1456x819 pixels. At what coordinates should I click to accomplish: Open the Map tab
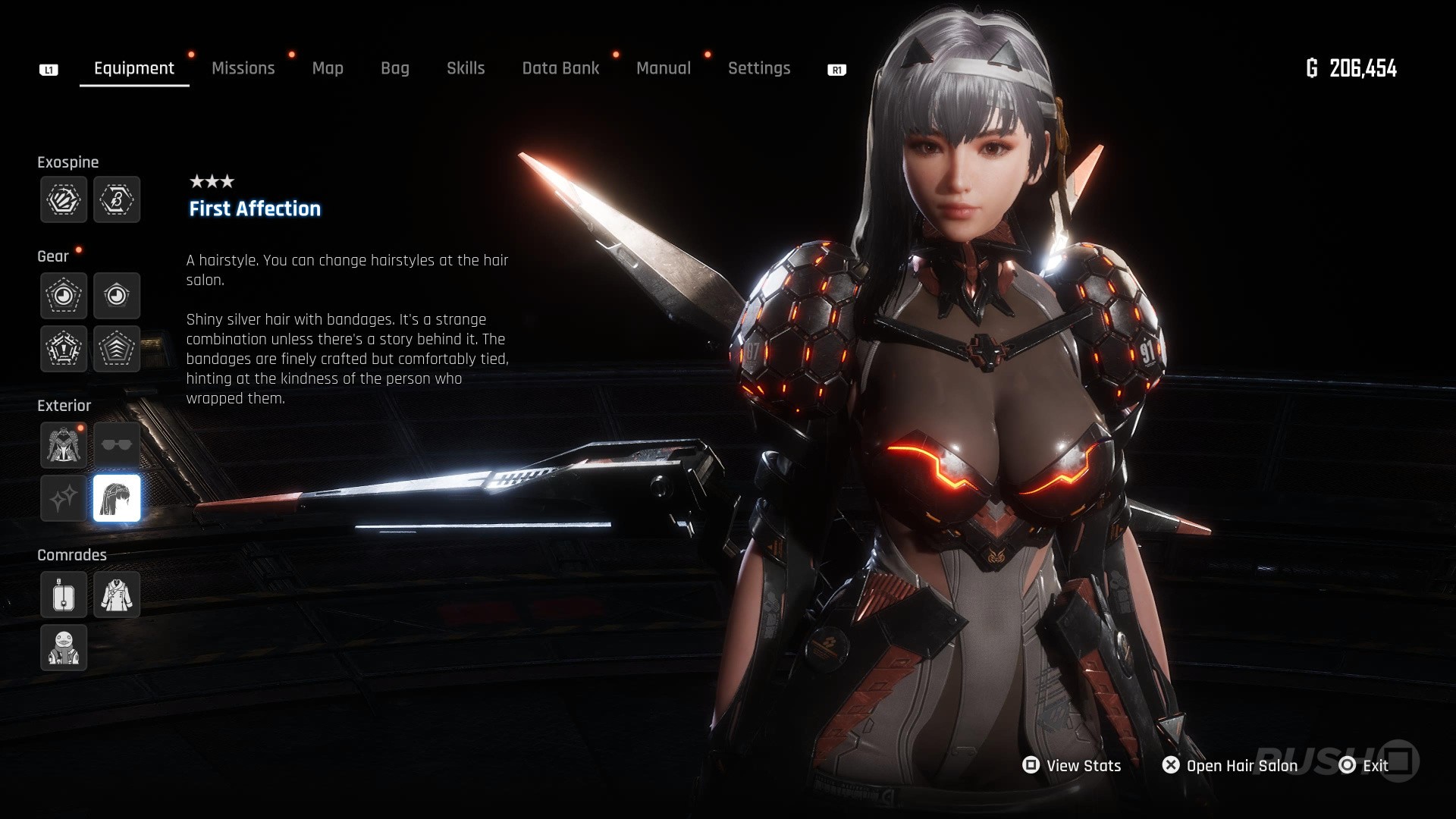coord(328,68)
